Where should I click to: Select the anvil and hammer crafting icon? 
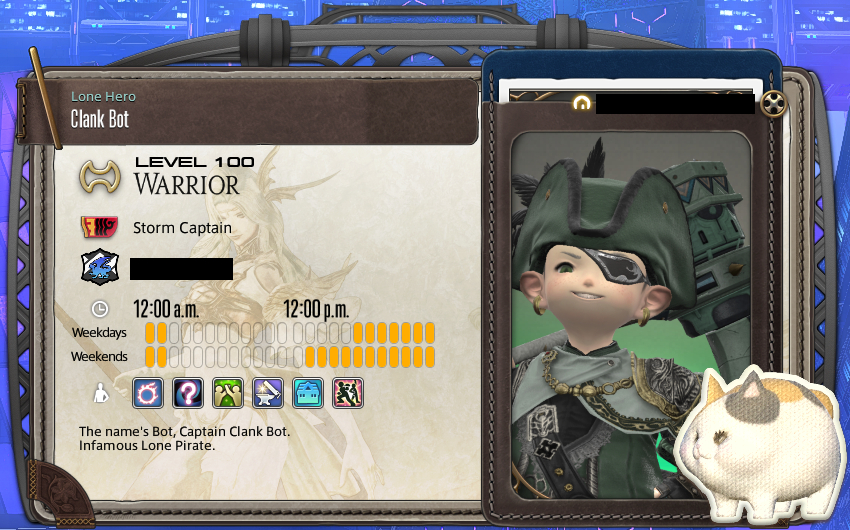tap(268, 392)
